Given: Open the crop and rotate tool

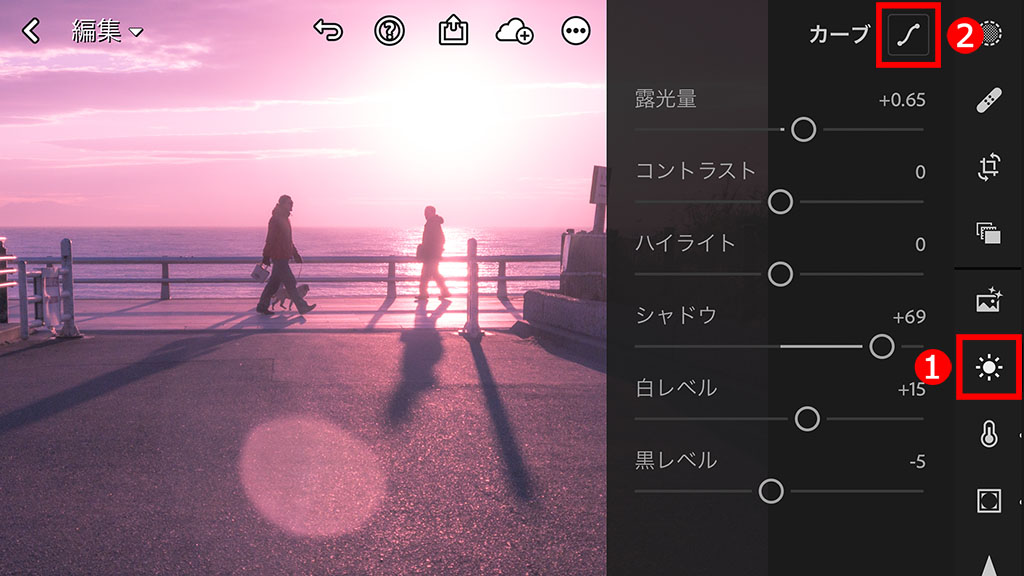Looking at the screenshot, I should (989, 167).
